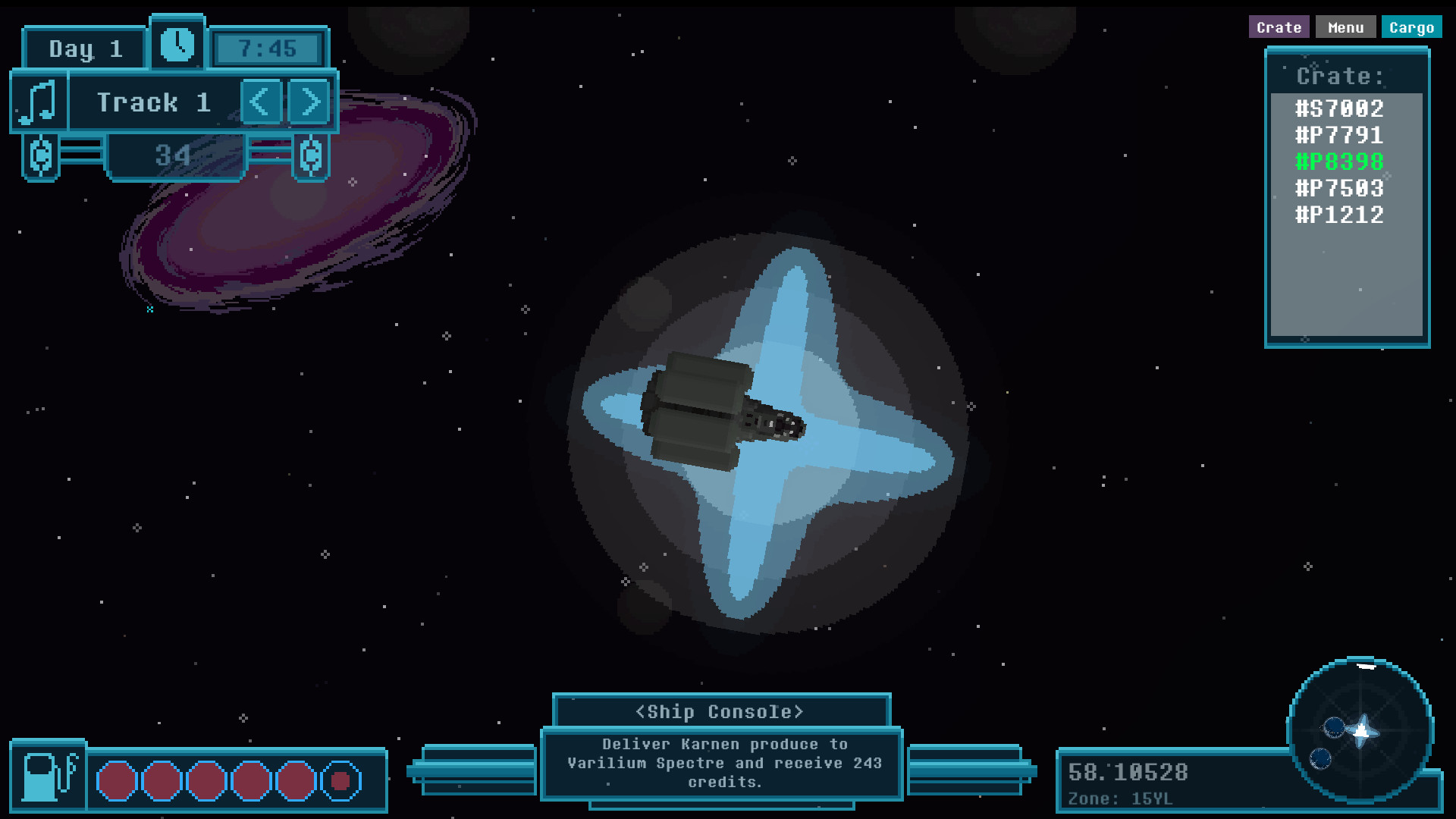Toggle the Cargo view

click(x=1413, y=27)
